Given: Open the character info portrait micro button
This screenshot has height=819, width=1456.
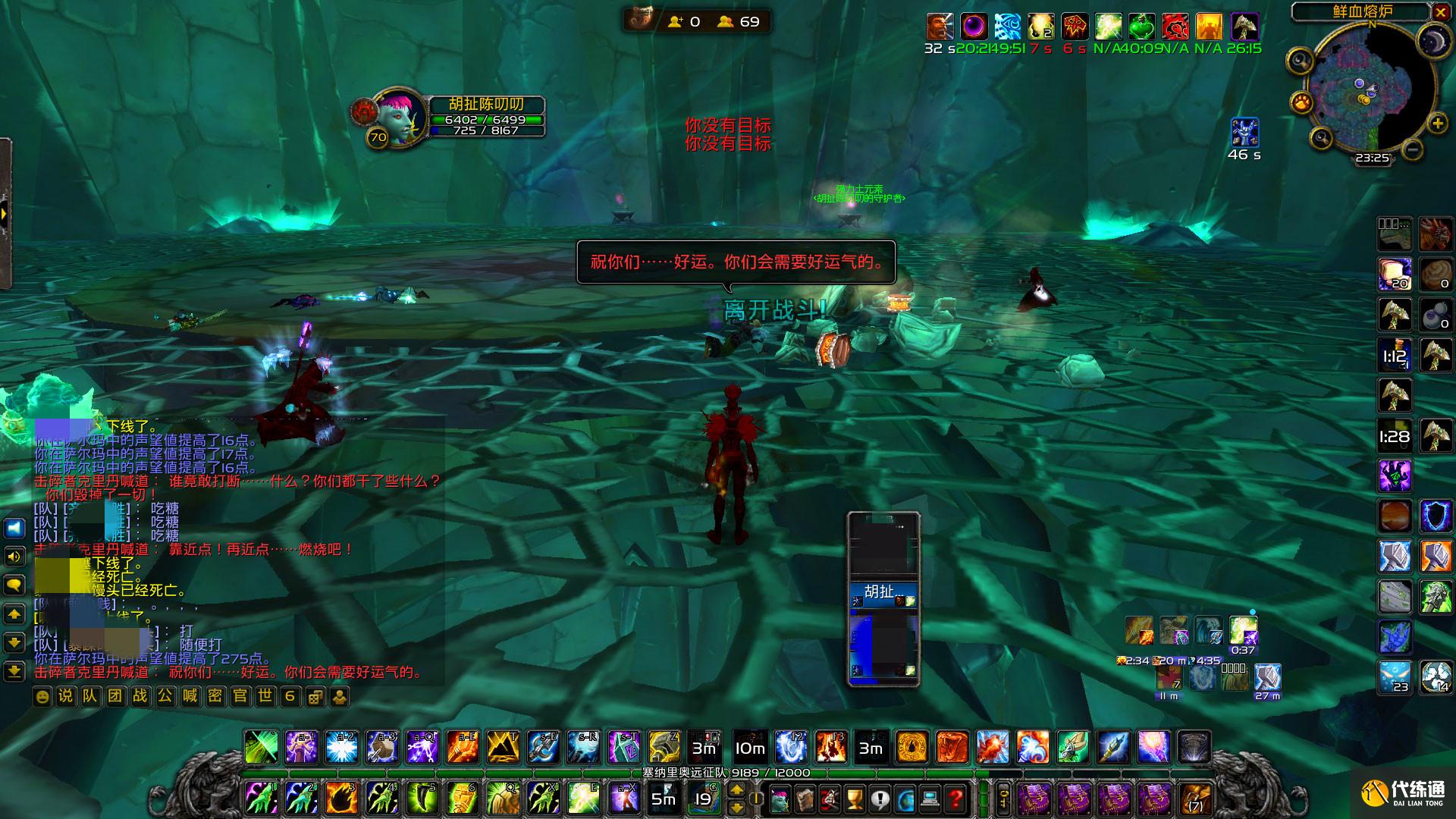Looking at the screenshot, I should click(x=779, y=798).
